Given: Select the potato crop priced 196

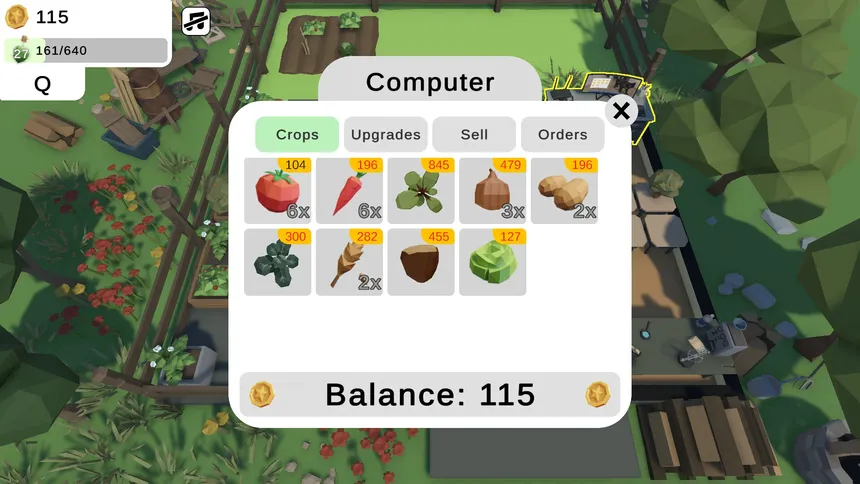Looking at the screenshot, I should [564, 191].
